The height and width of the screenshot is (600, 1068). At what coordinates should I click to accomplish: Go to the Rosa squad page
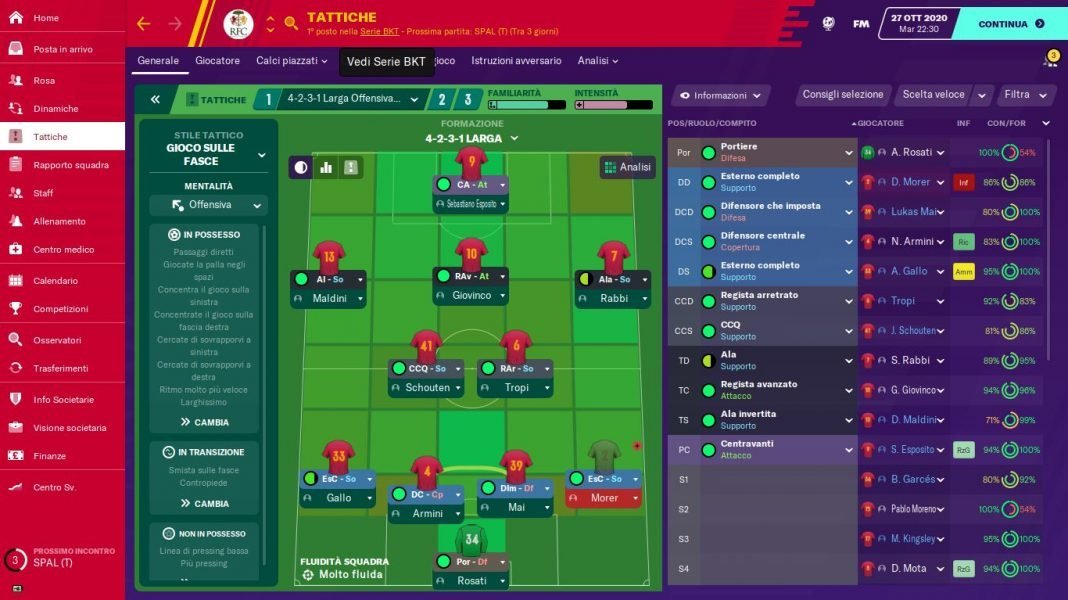tap(44, 80)
